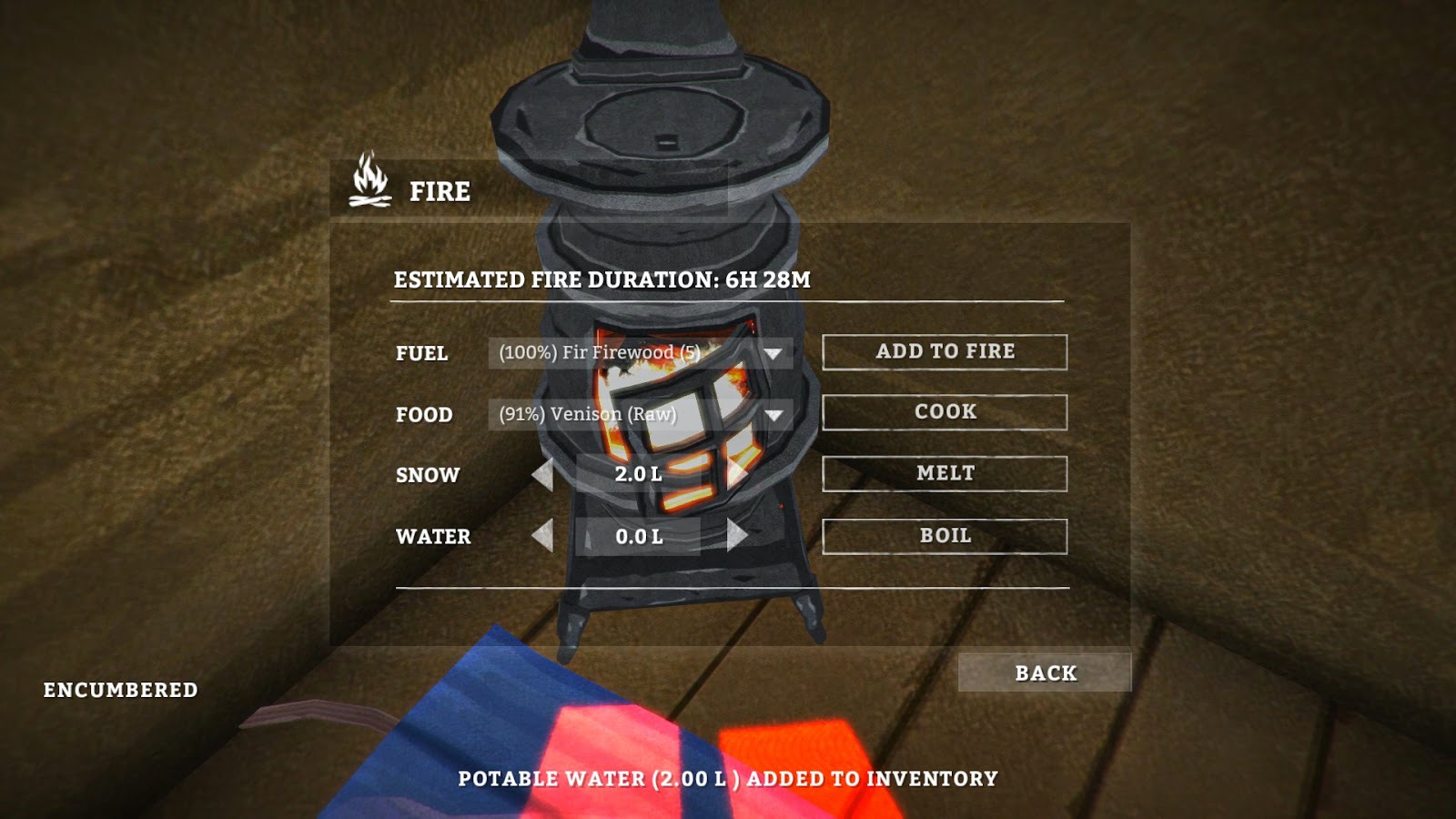Increase snow amount with the right arrow

tap(739, 474)
